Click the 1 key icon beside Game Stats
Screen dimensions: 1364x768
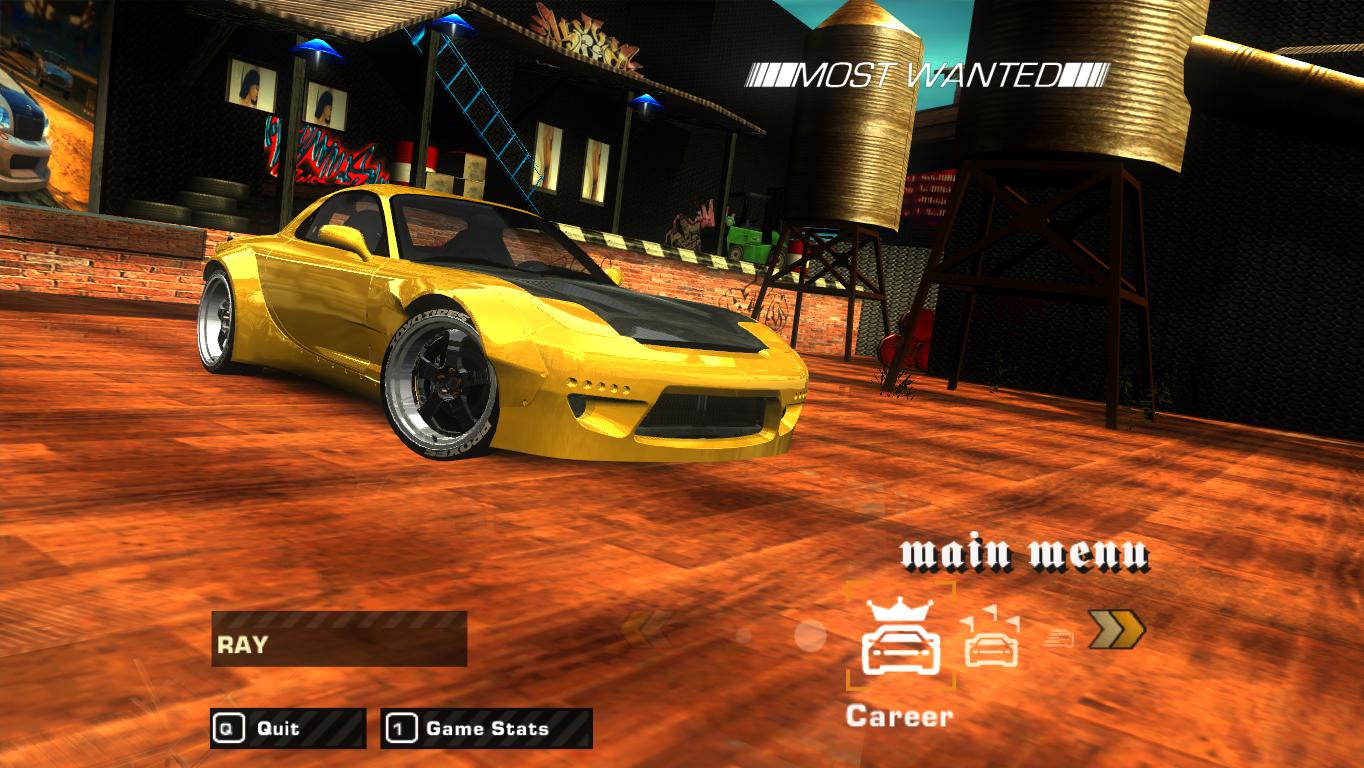click(399, 729)
